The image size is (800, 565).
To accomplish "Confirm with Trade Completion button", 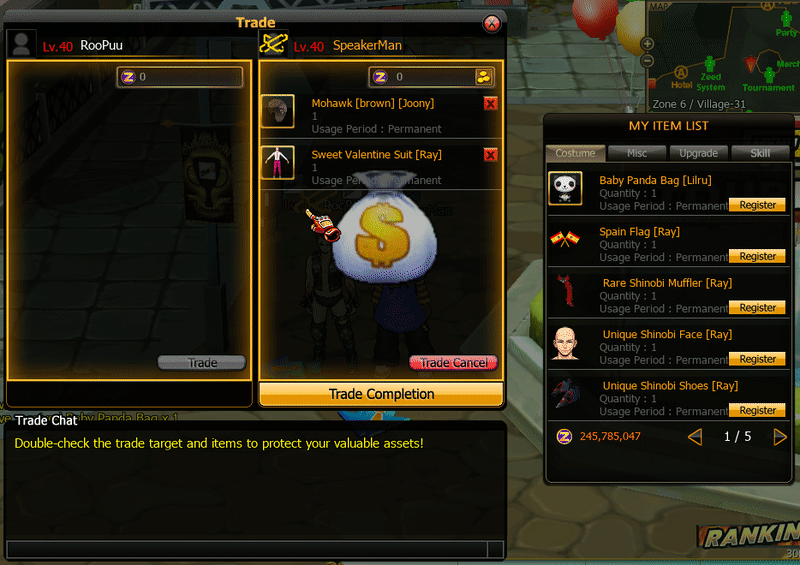I will point(381,394).
